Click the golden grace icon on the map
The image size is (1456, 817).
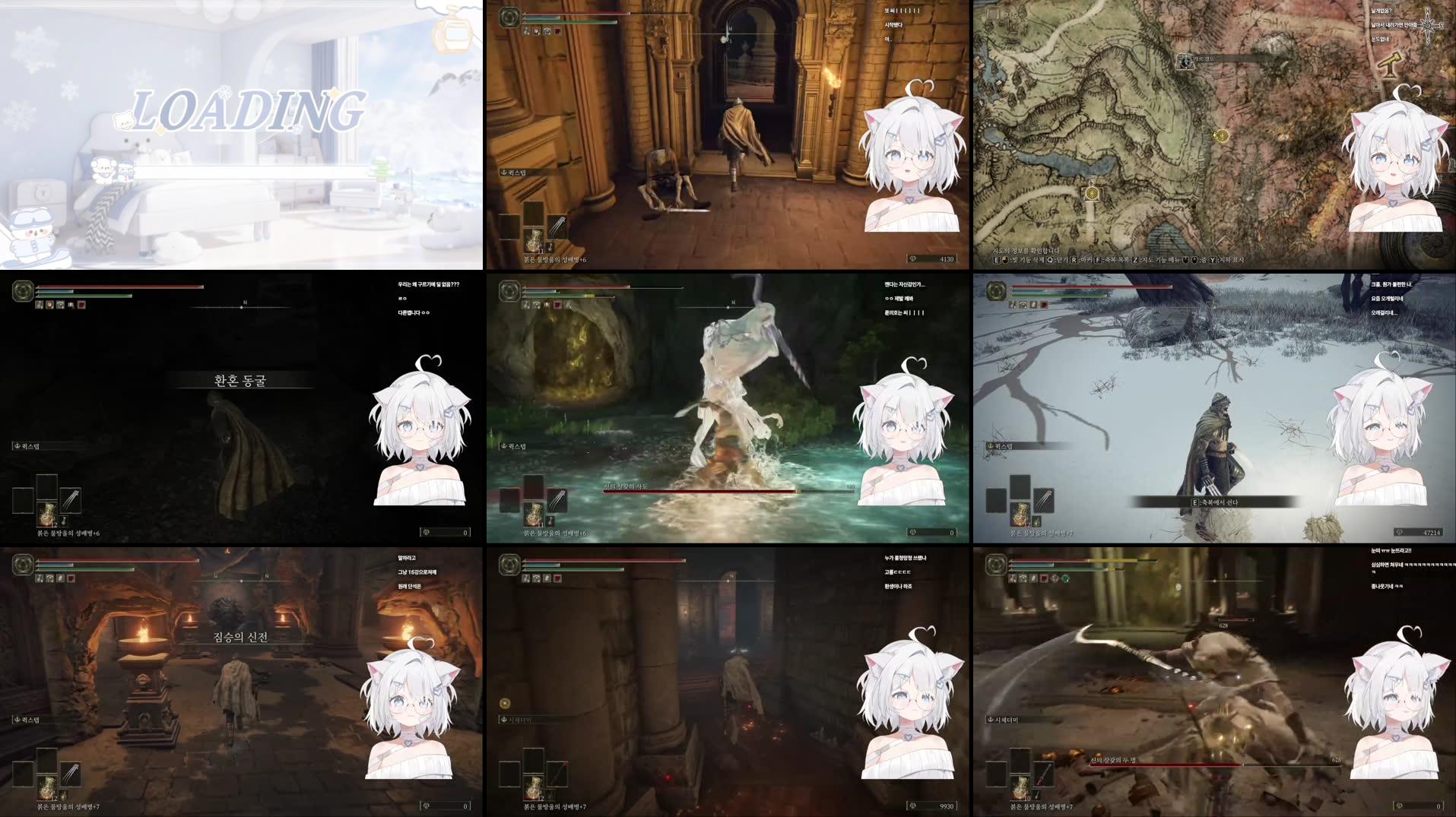1222,136
